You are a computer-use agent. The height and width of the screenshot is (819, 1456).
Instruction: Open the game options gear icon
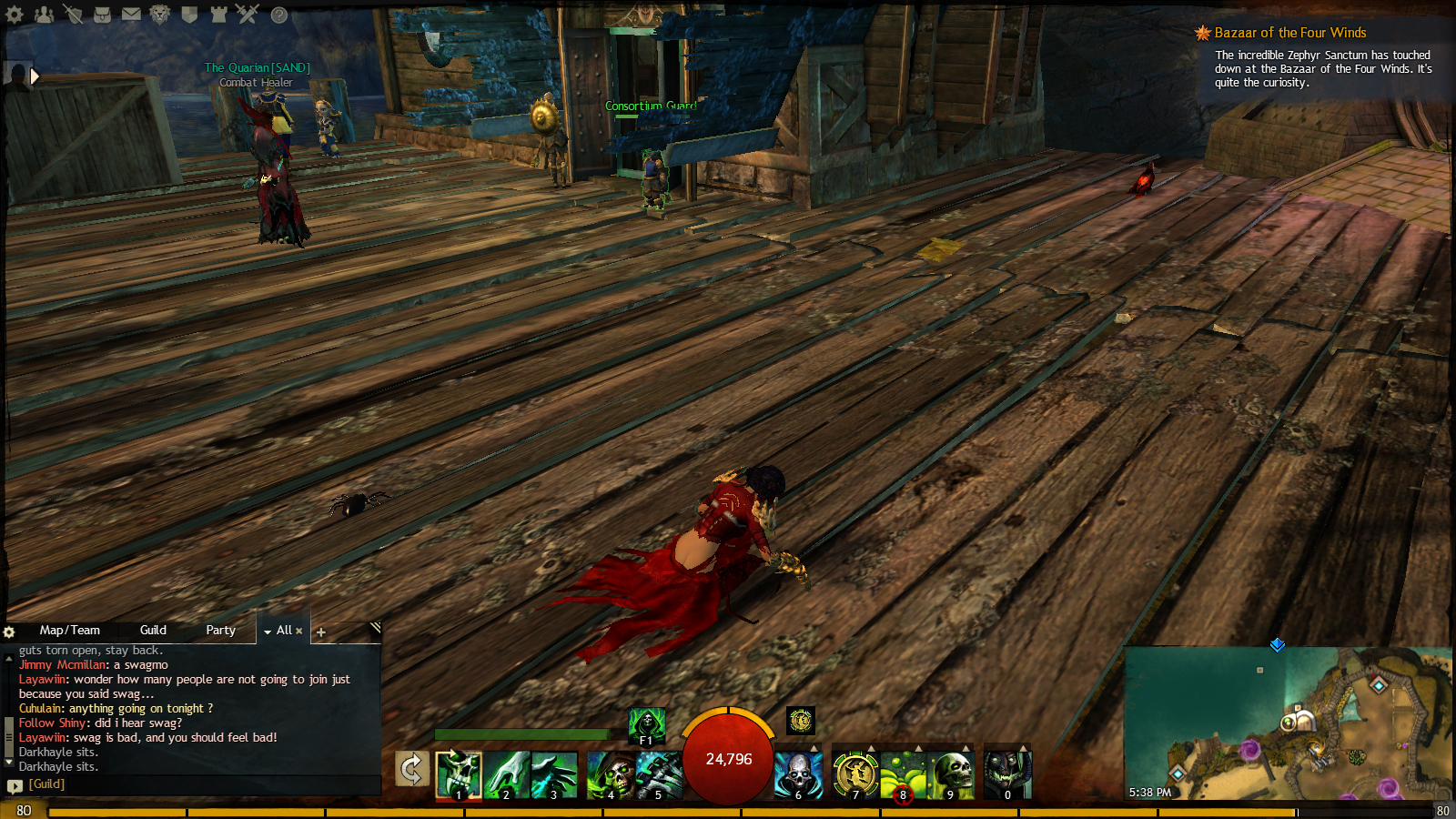click(16, 15)
